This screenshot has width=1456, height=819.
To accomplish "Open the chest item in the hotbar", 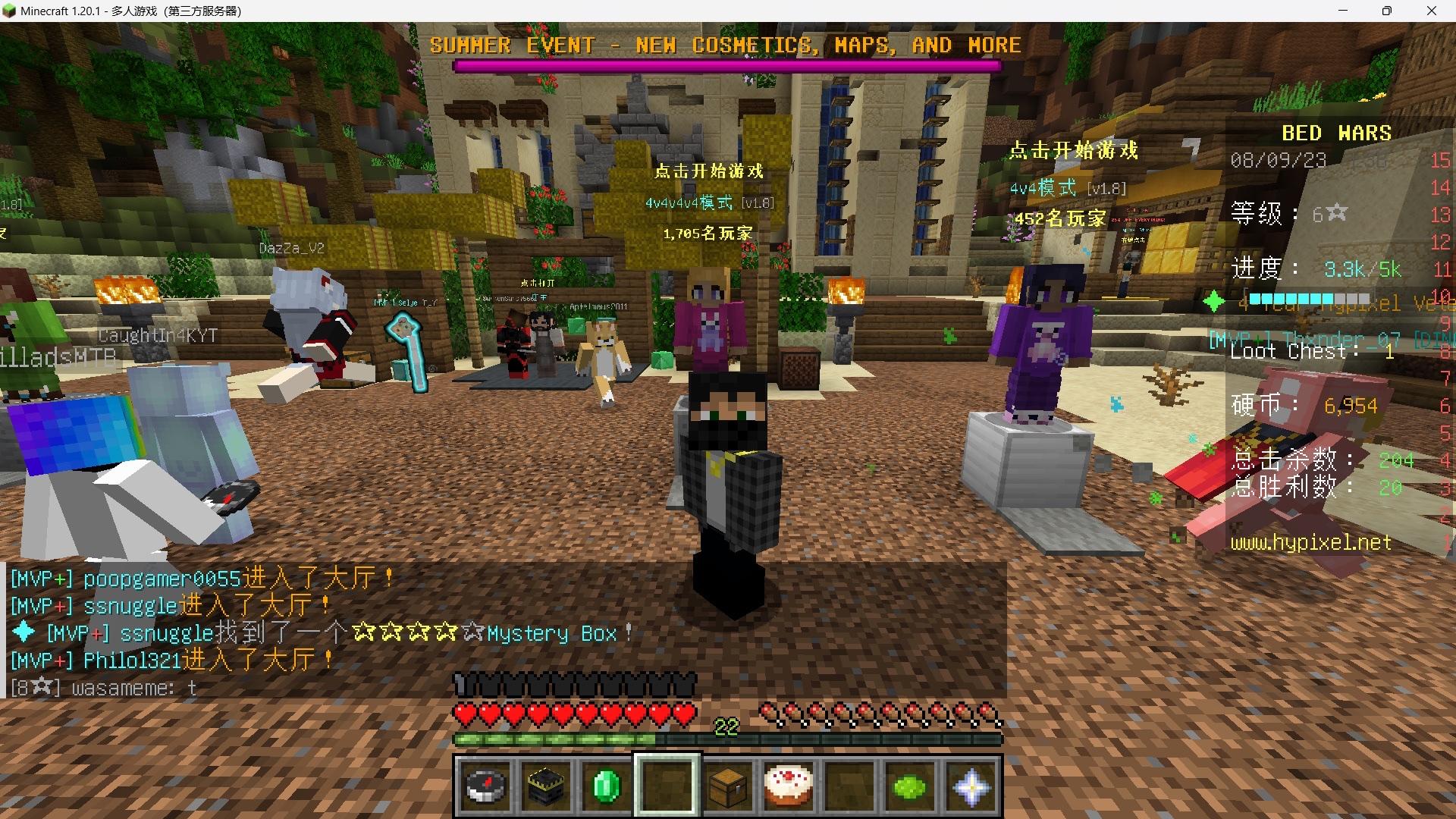I will [728, 786].
